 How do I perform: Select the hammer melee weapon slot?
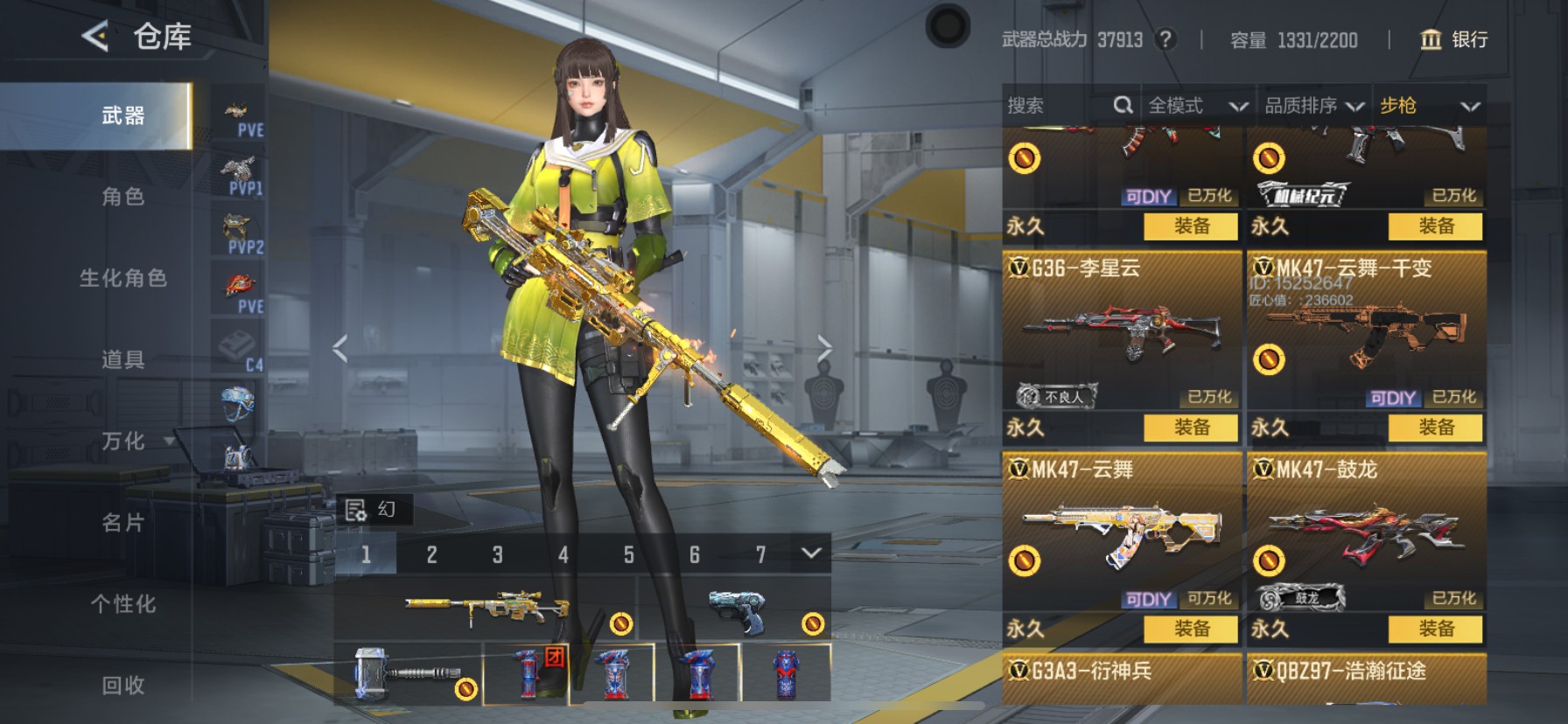408,673
